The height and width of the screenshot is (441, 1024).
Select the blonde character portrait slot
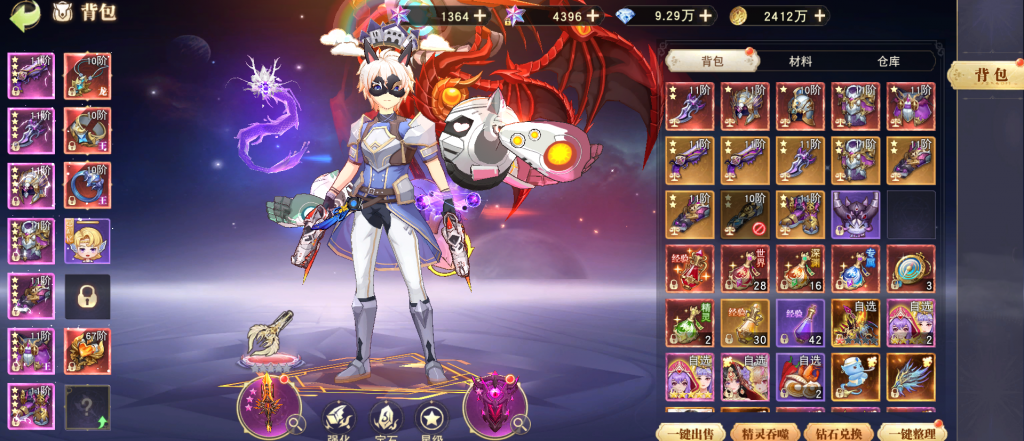click(x=88, y=240)
